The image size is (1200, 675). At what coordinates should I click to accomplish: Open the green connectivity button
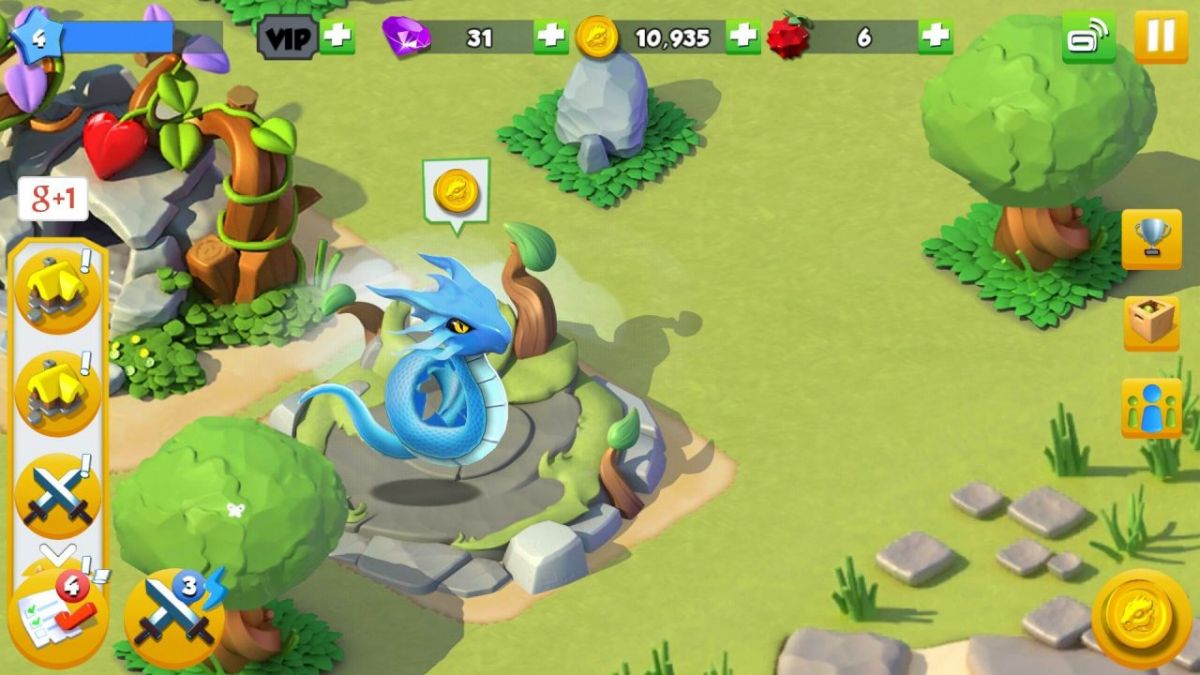click(x=1089, y=37)
